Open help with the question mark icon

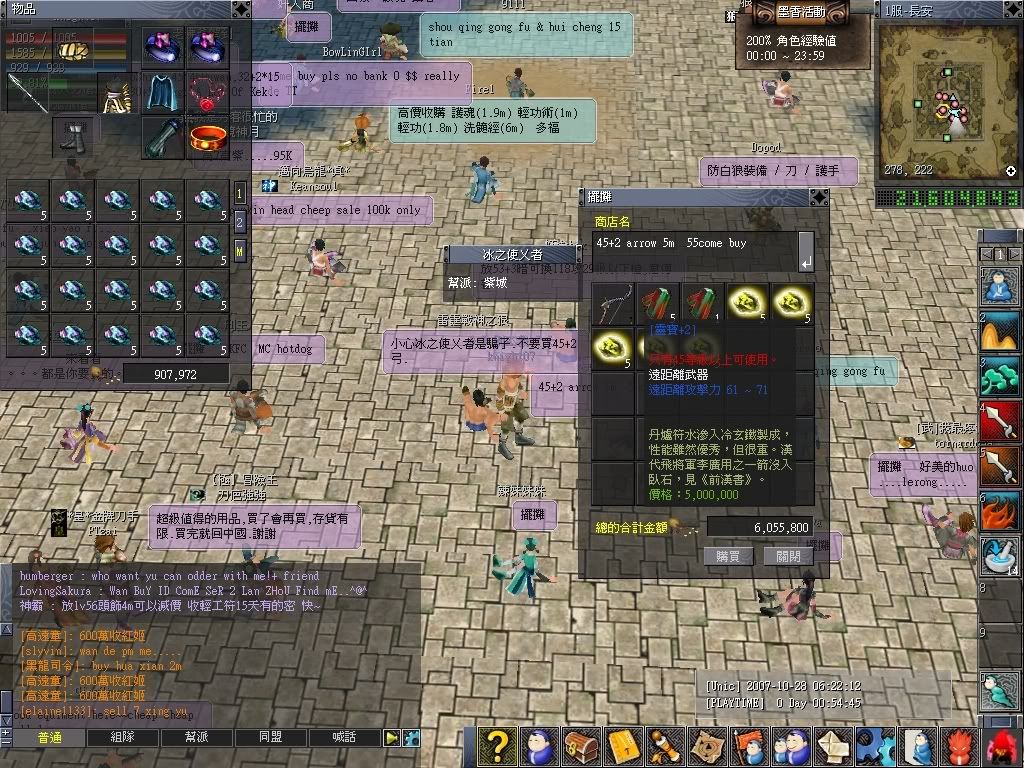pyautogui.click(x=497, y=746)
